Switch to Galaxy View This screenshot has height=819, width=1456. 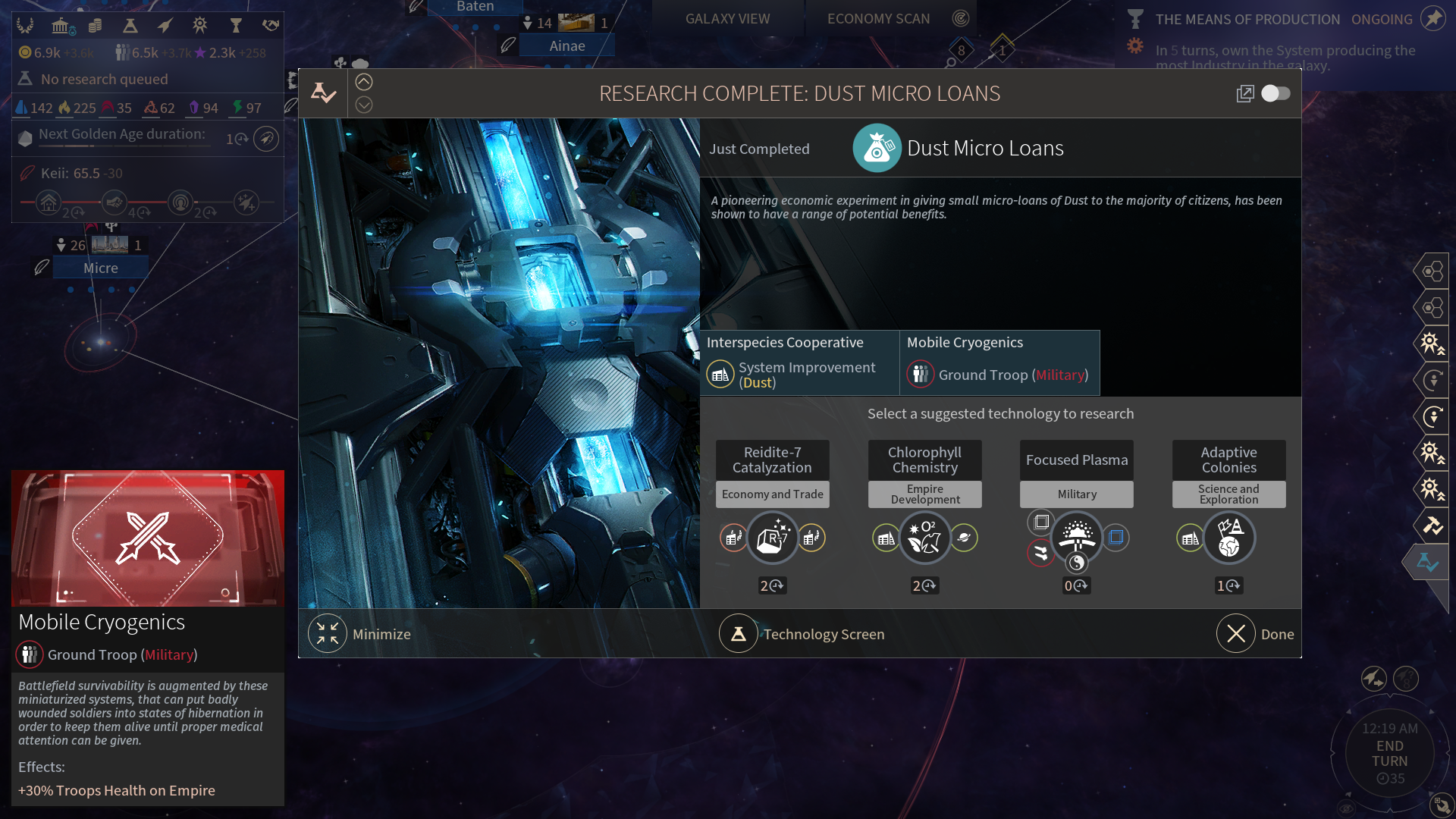(727, 19)
